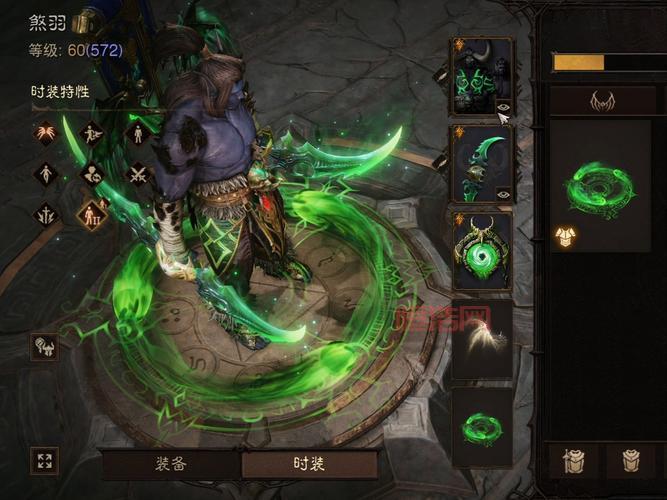Image resolution: width=667 pixels, height=500 pixels.
Task: Switch to the 装备 equipment tab
Action: click(x=171, y=464)
